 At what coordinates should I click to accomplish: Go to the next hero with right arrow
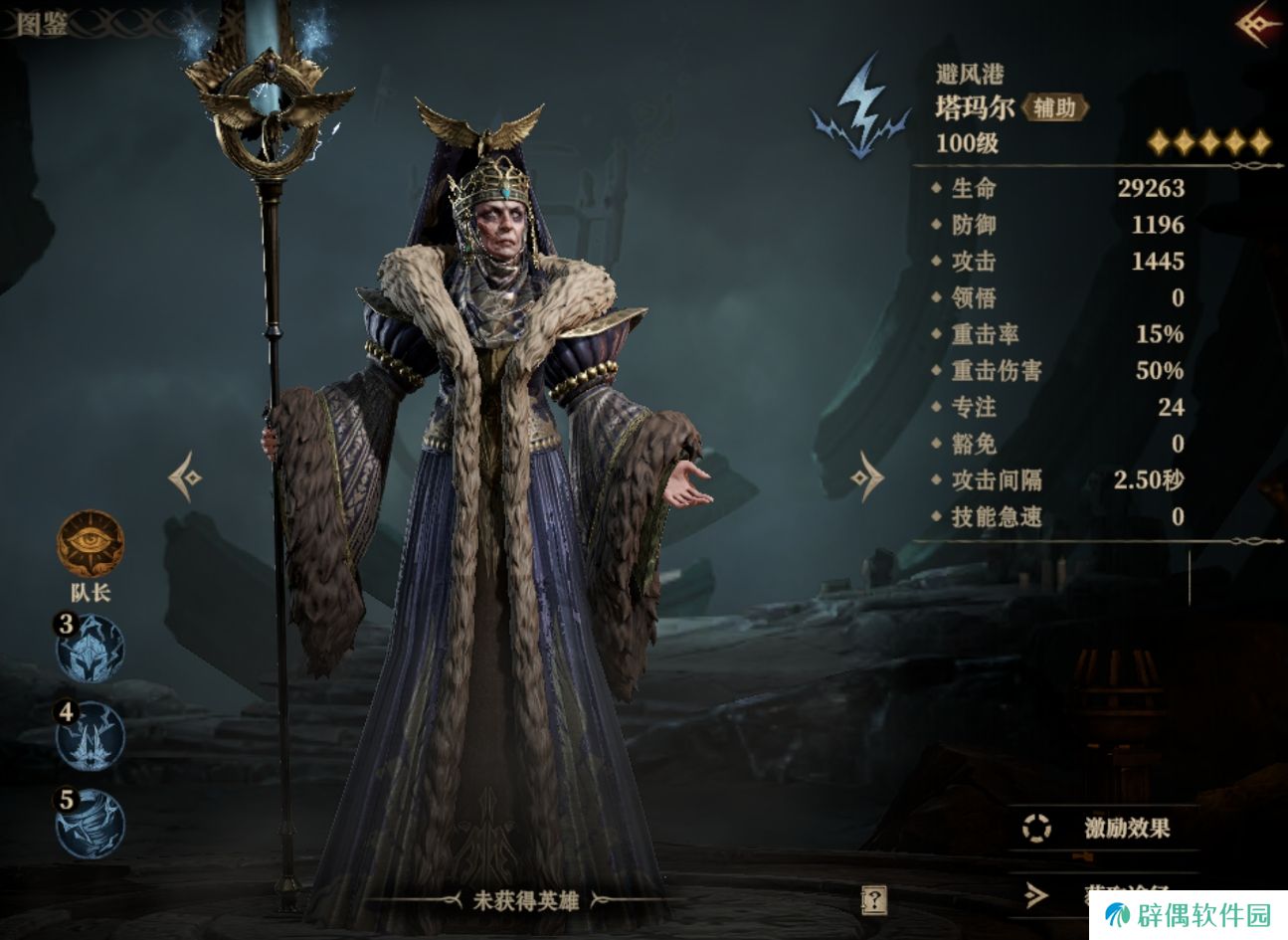point(867,477)
